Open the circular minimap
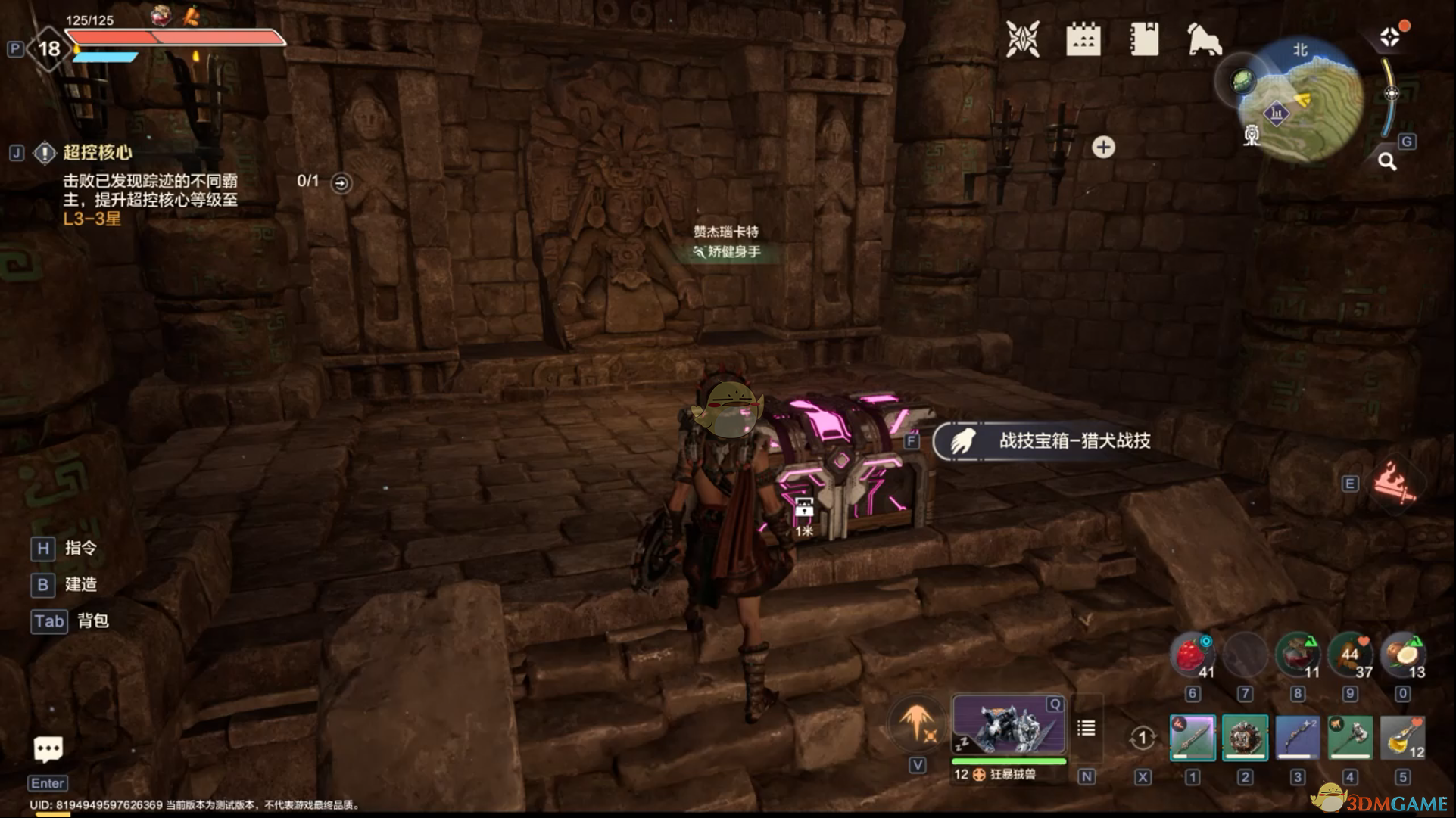 coord(1300,100)
